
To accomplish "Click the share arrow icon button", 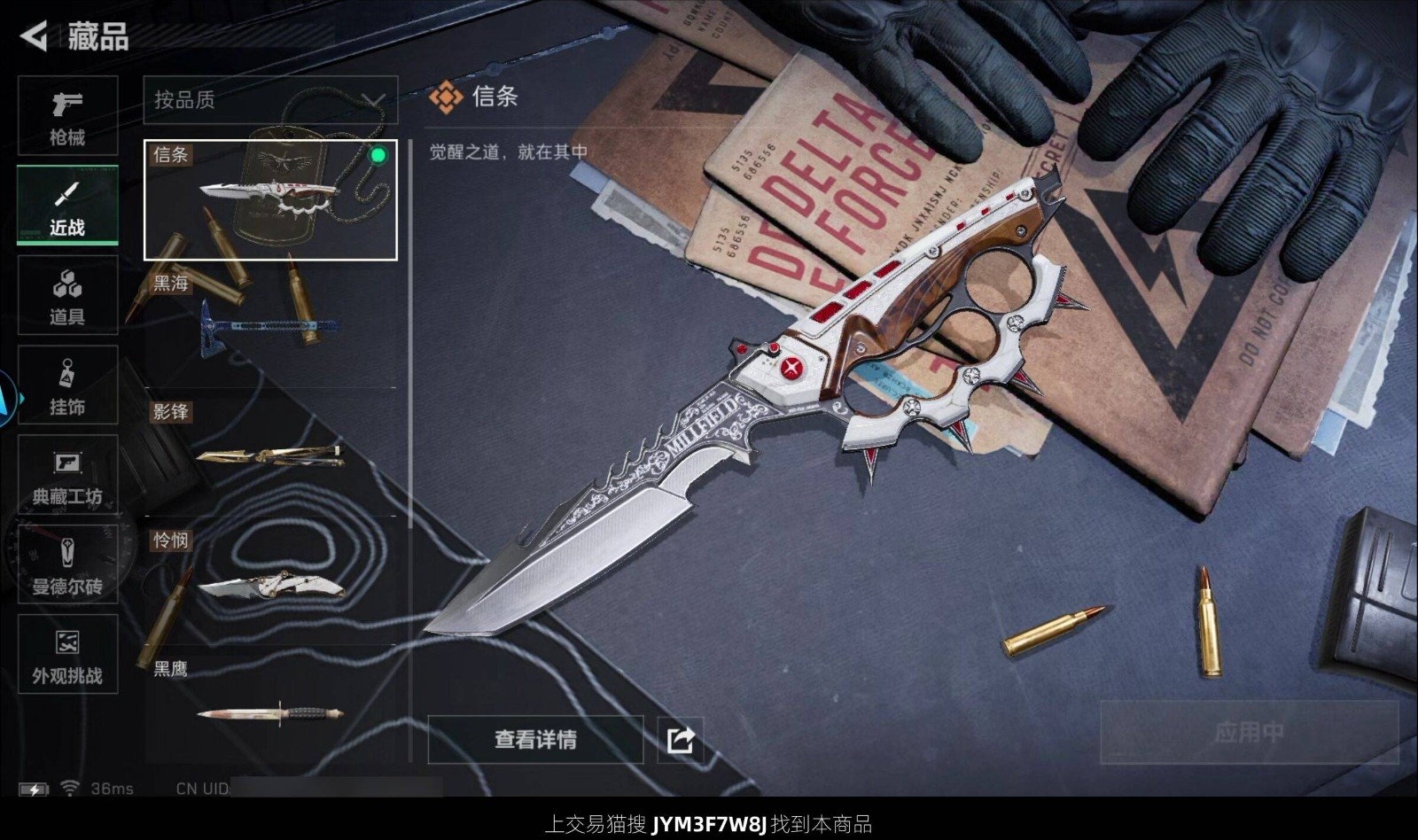I will coord(680,739).
